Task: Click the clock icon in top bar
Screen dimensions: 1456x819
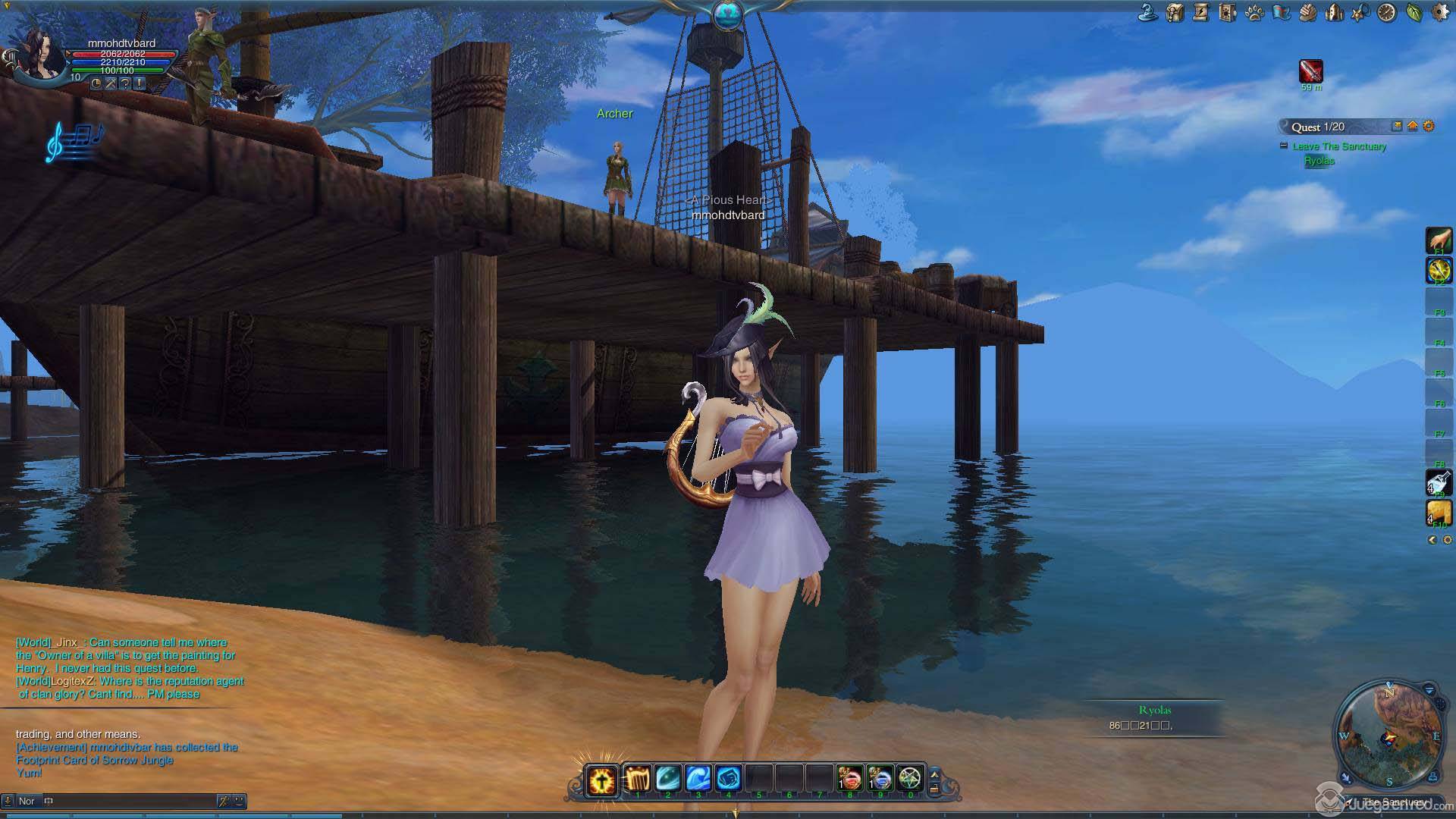Action: [1387, 12]
